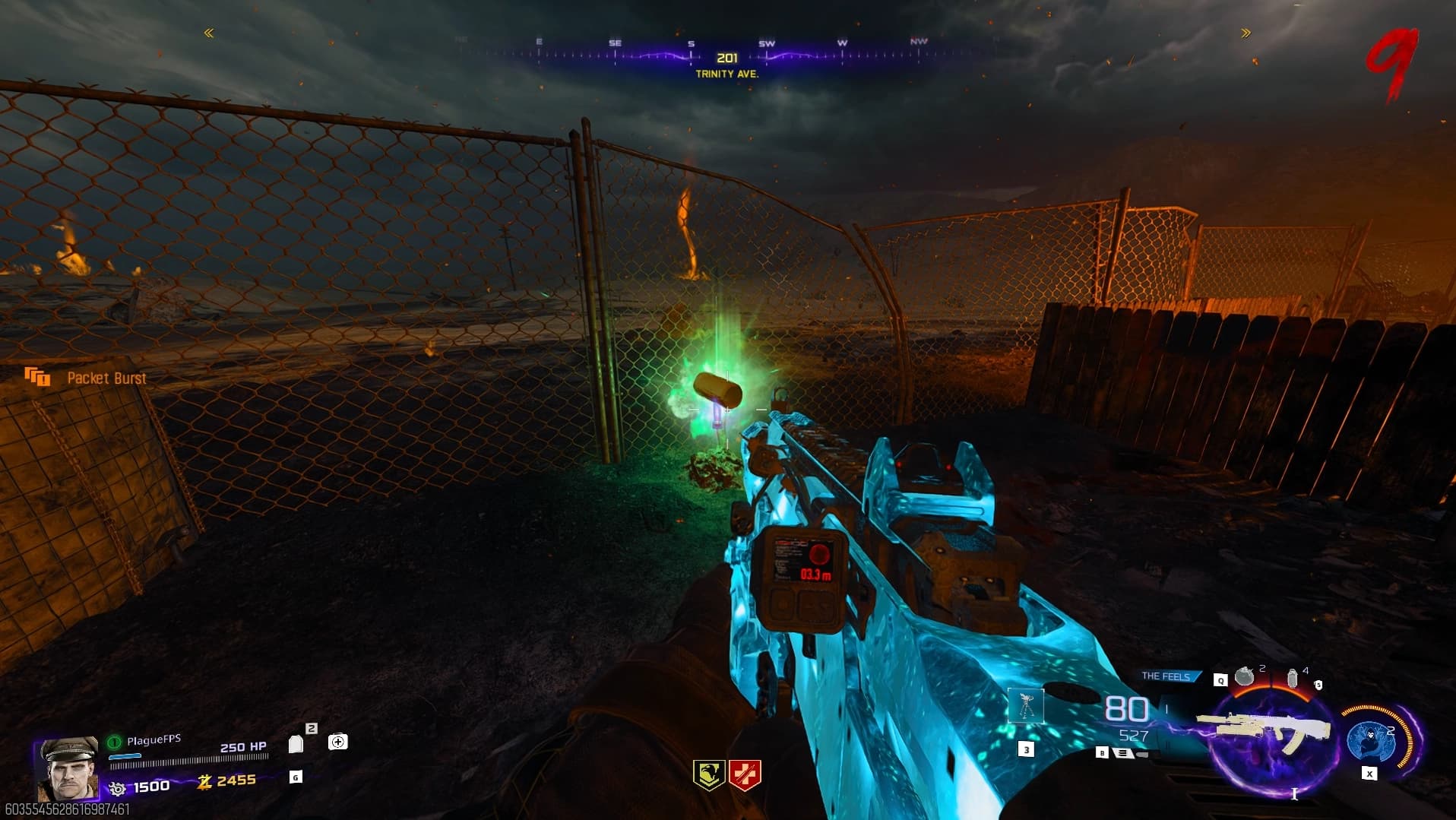
Task: Select the medkit plus icon
Action: [x=338, y=742]
